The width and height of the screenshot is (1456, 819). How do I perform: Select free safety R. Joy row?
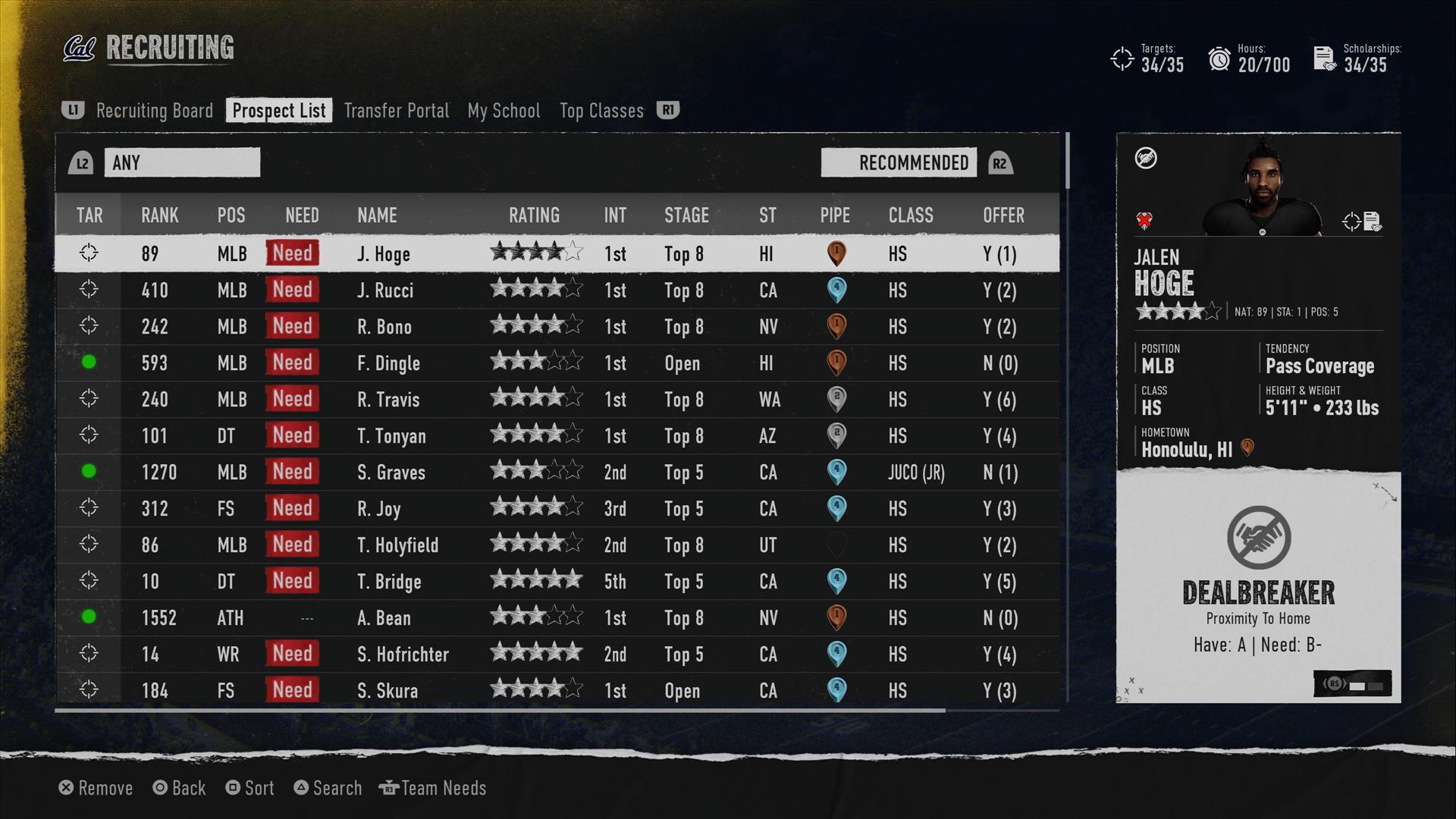pos(379,509)
